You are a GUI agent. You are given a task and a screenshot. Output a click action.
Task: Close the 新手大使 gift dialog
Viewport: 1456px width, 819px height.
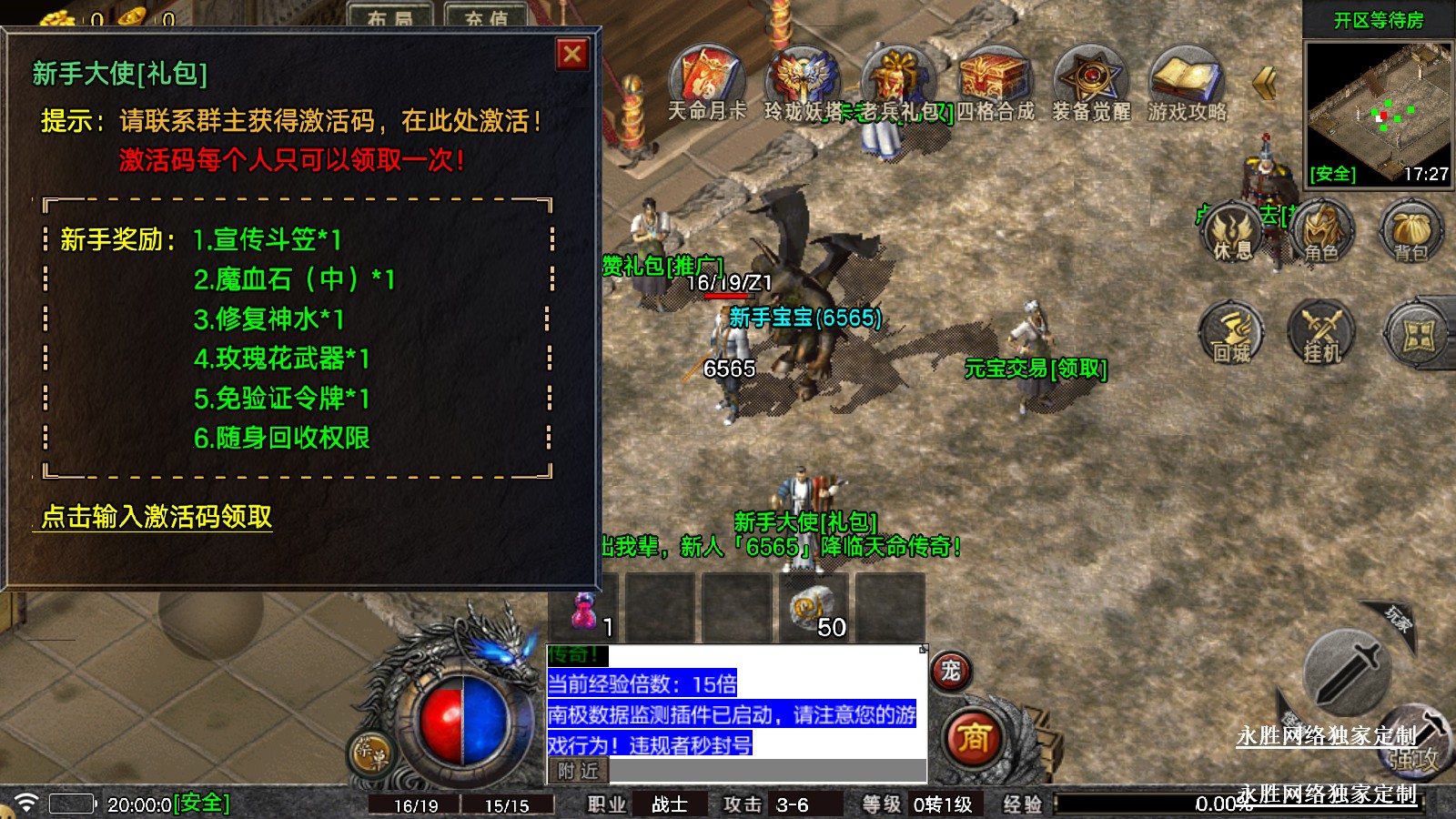(x=572, y=55)
